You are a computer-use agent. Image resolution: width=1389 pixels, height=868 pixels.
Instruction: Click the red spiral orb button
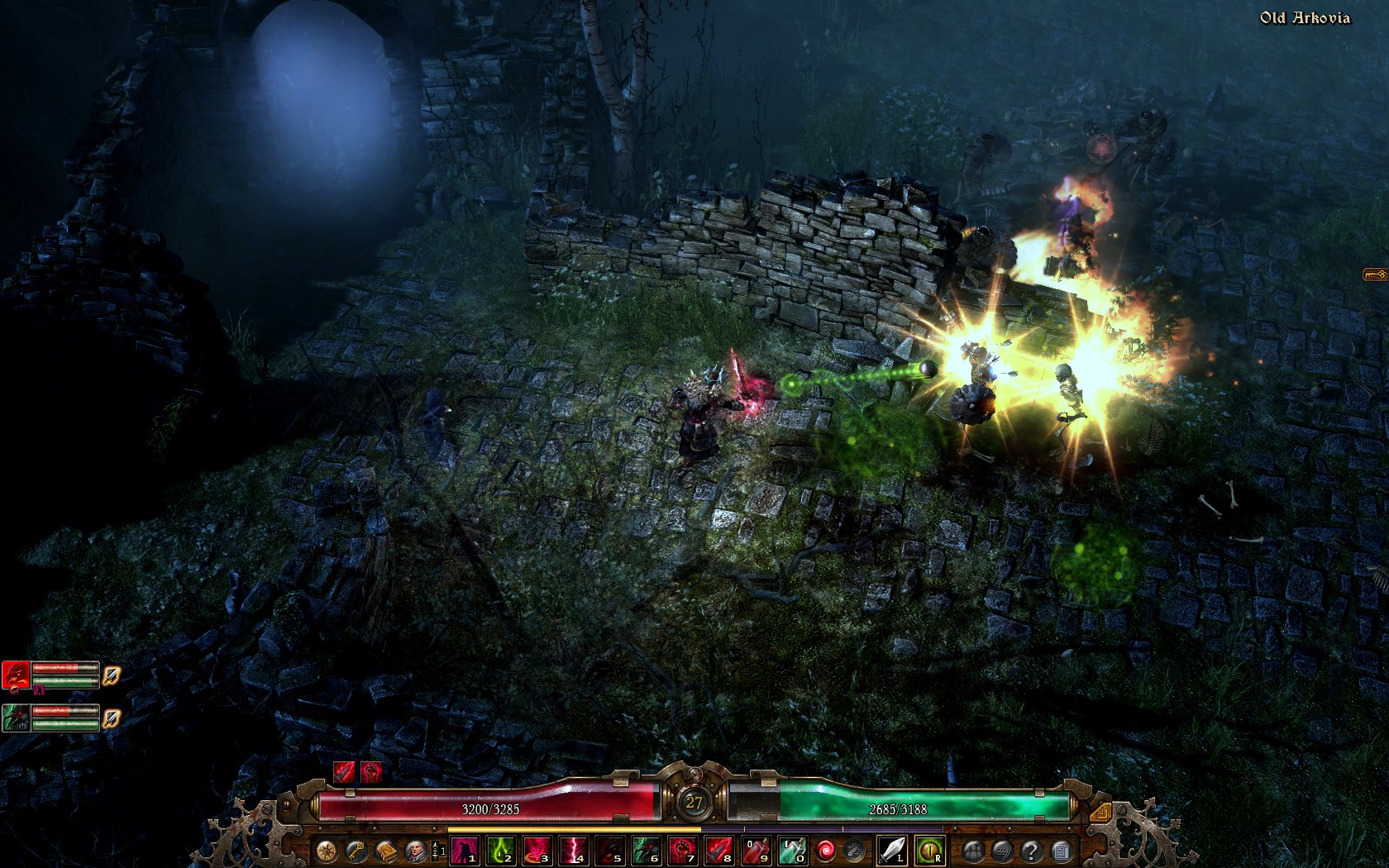[x=825, y=850]
